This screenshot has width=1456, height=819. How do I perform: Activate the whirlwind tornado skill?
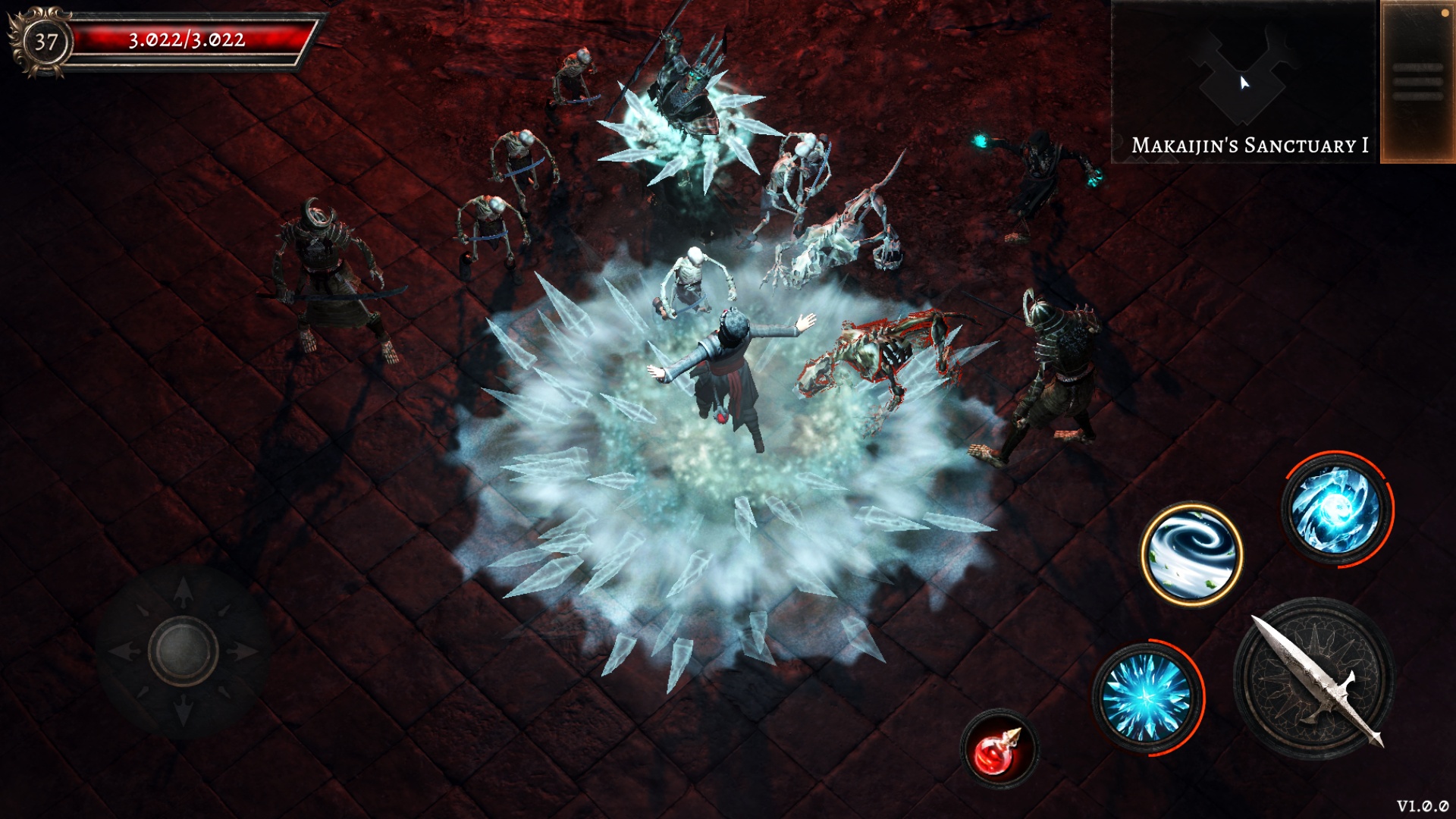click(1191, 554)
